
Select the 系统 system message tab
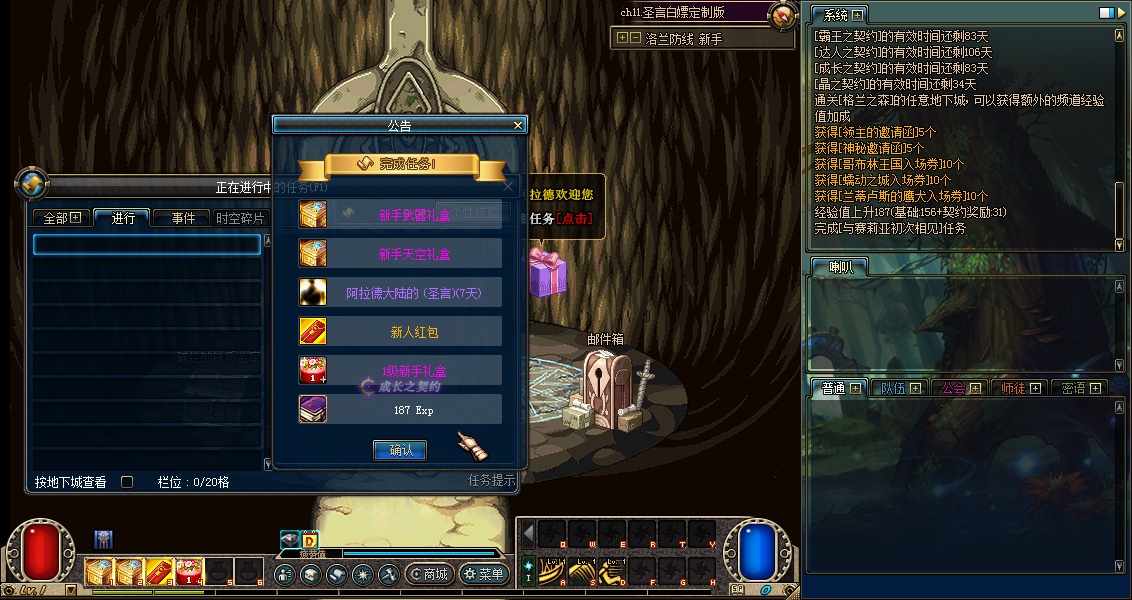pyautogui.click(x=838, y=15)
